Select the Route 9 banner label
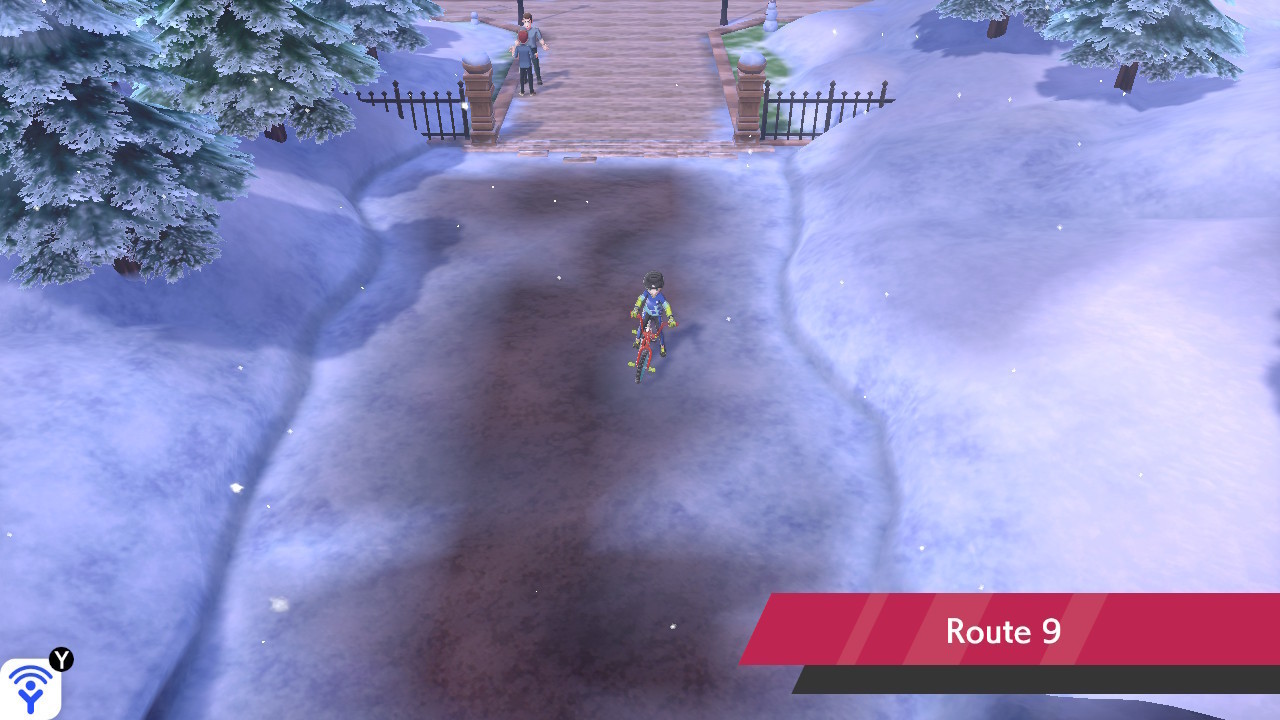This screenshot has width=1280, height=720. pyautogui.click(x=1003, y=630)
